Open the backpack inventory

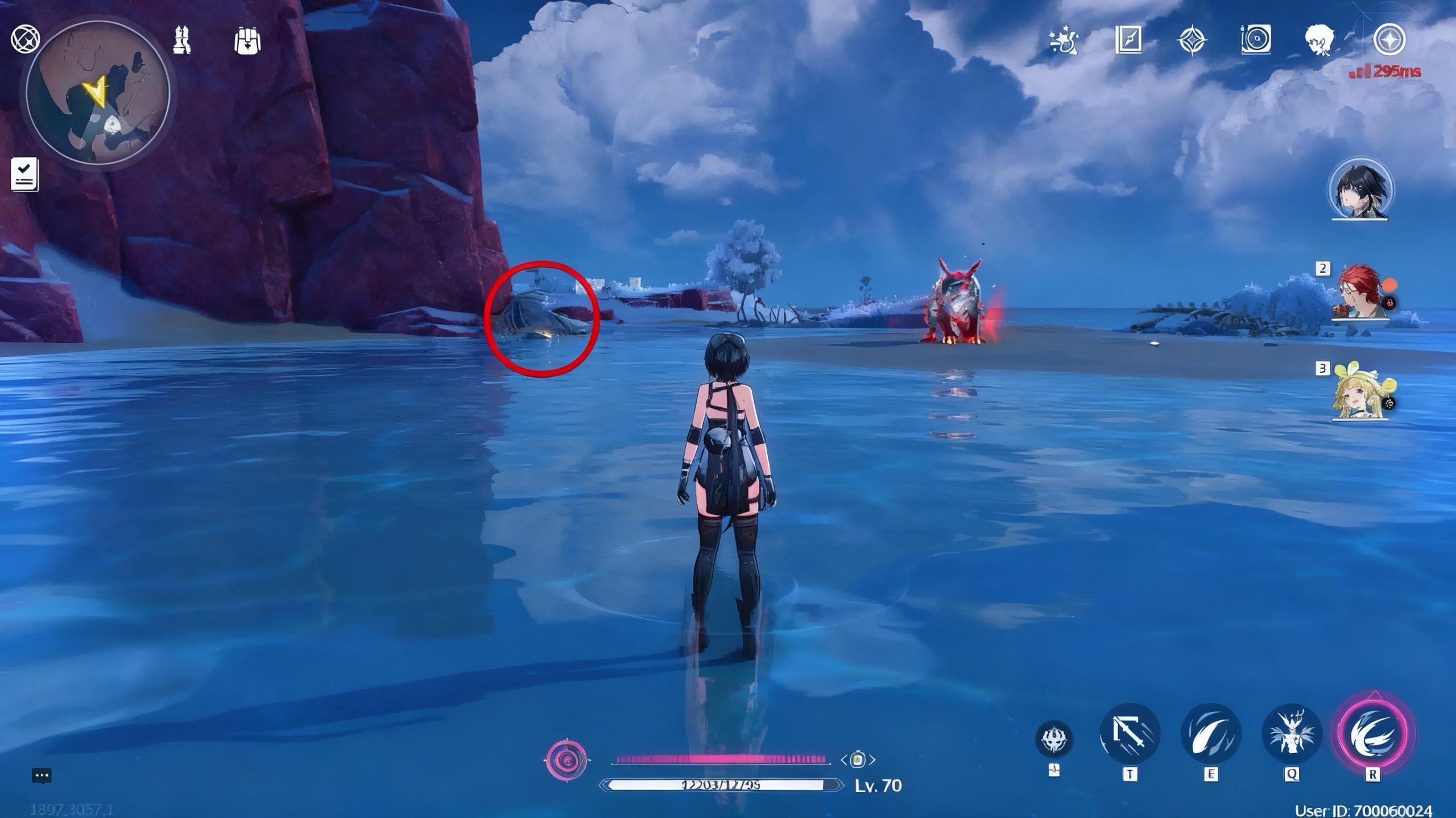click(x=247, y=41)
